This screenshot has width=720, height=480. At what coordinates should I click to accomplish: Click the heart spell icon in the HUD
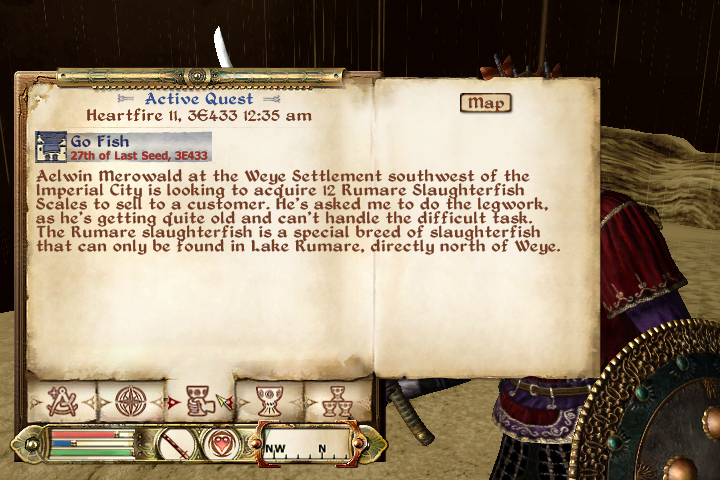point(222,441)
